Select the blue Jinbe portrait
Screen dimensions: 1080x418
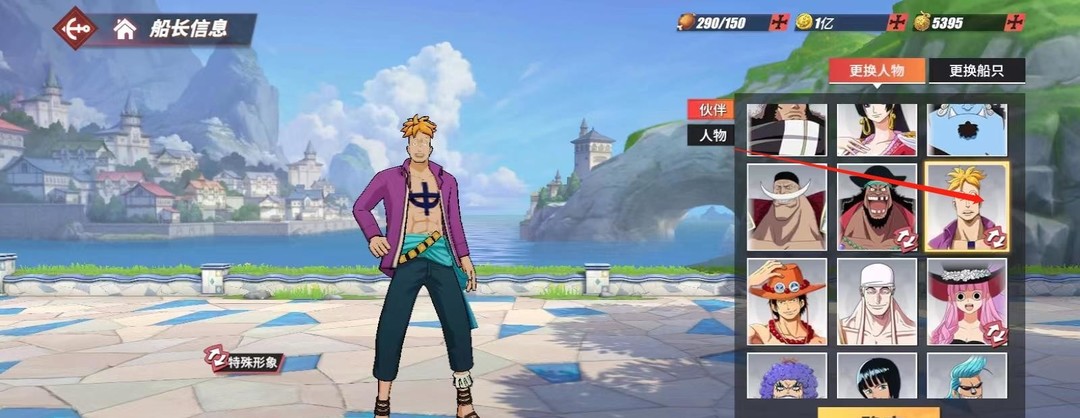[967, 130]
